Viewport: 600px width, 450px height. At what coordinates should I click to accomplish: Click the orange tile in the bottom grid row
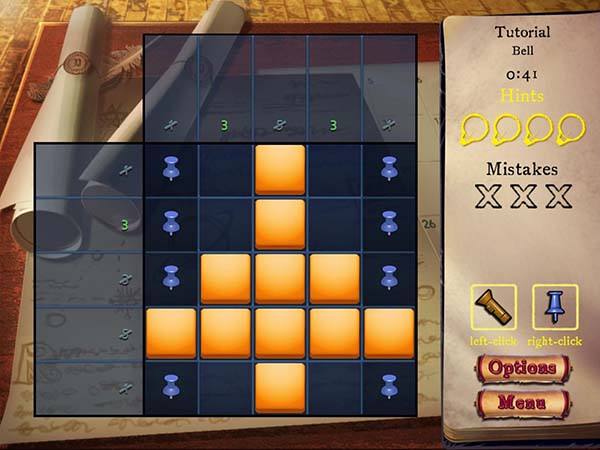click(280, 388)
